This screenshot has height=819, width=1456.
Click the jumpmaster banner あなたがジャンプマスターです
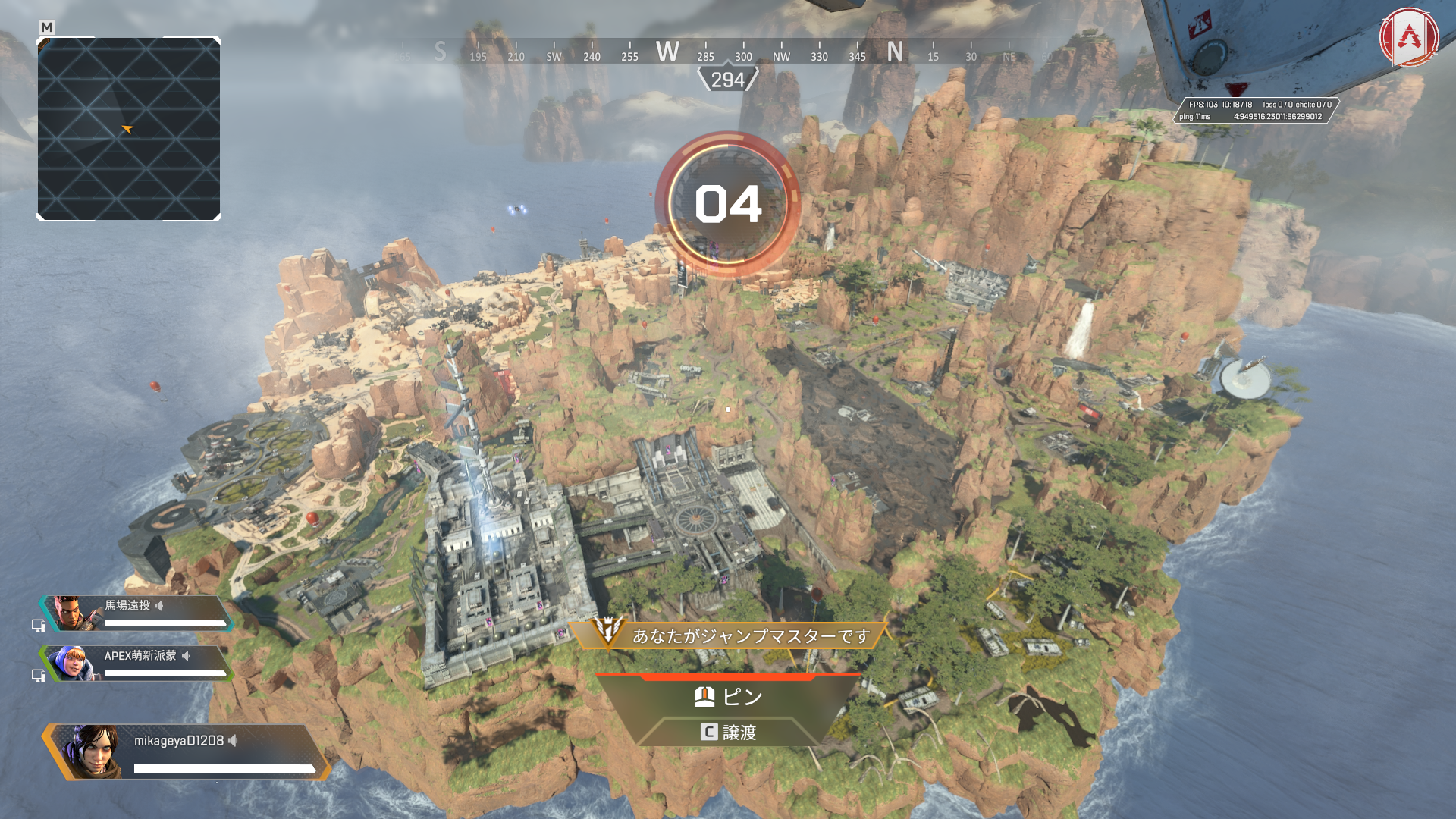[728, 635]
